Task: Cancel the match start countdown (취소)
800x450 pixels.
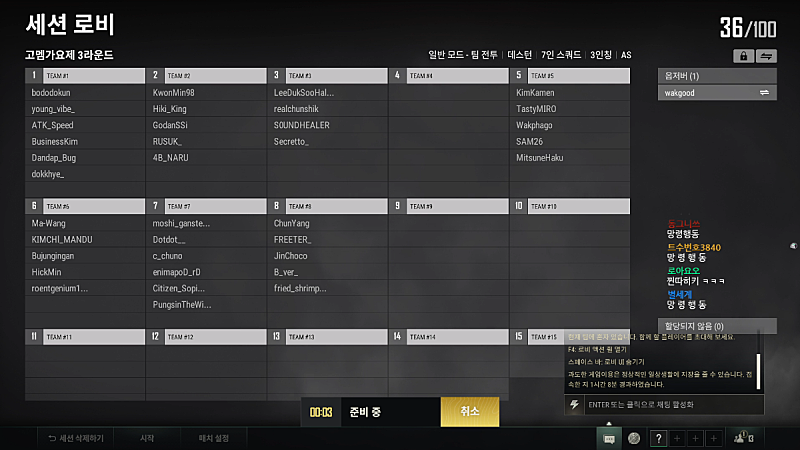Action: pos(470,412)
